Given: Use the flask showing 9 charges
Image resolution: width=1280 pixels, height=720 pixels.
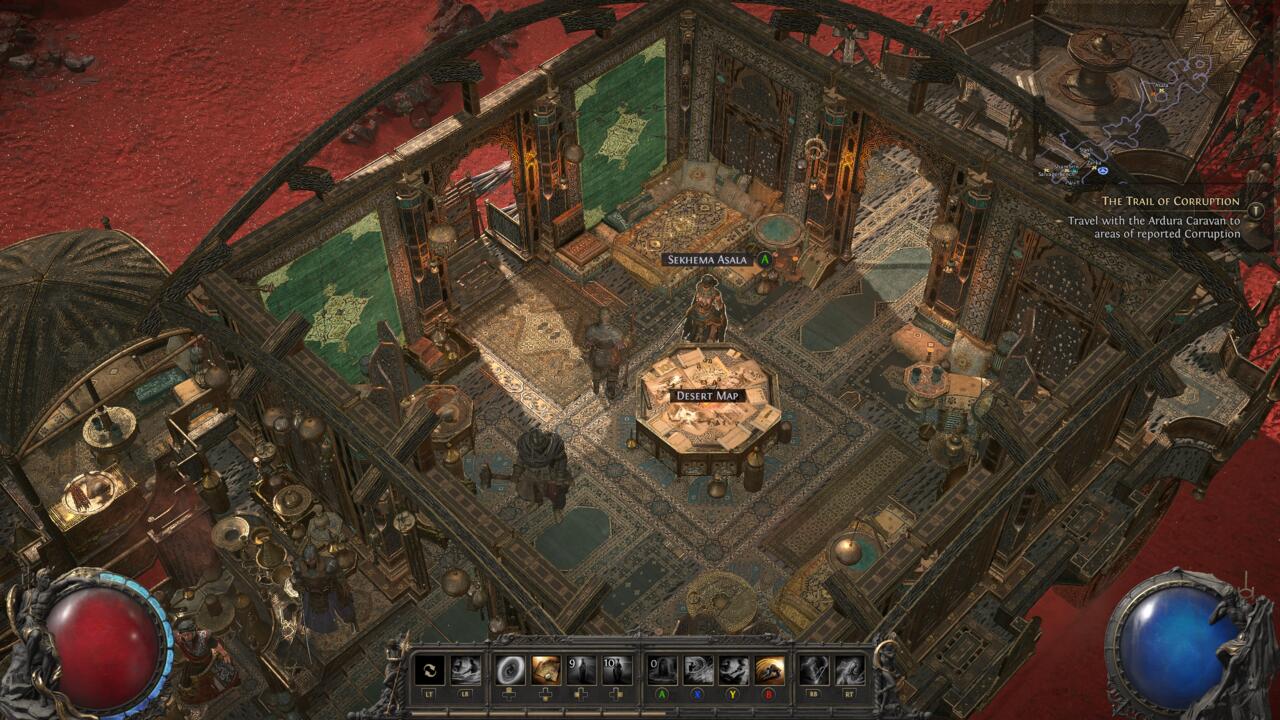Looking at the screenshot, I should pos(581,670).
